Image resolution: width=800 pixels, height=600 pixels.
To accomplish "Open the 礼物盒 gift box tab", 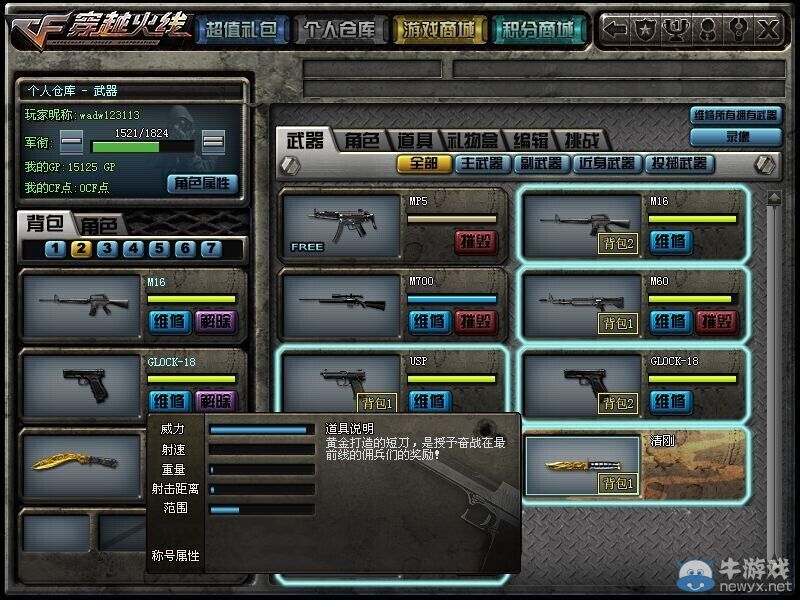I will 472,141.
